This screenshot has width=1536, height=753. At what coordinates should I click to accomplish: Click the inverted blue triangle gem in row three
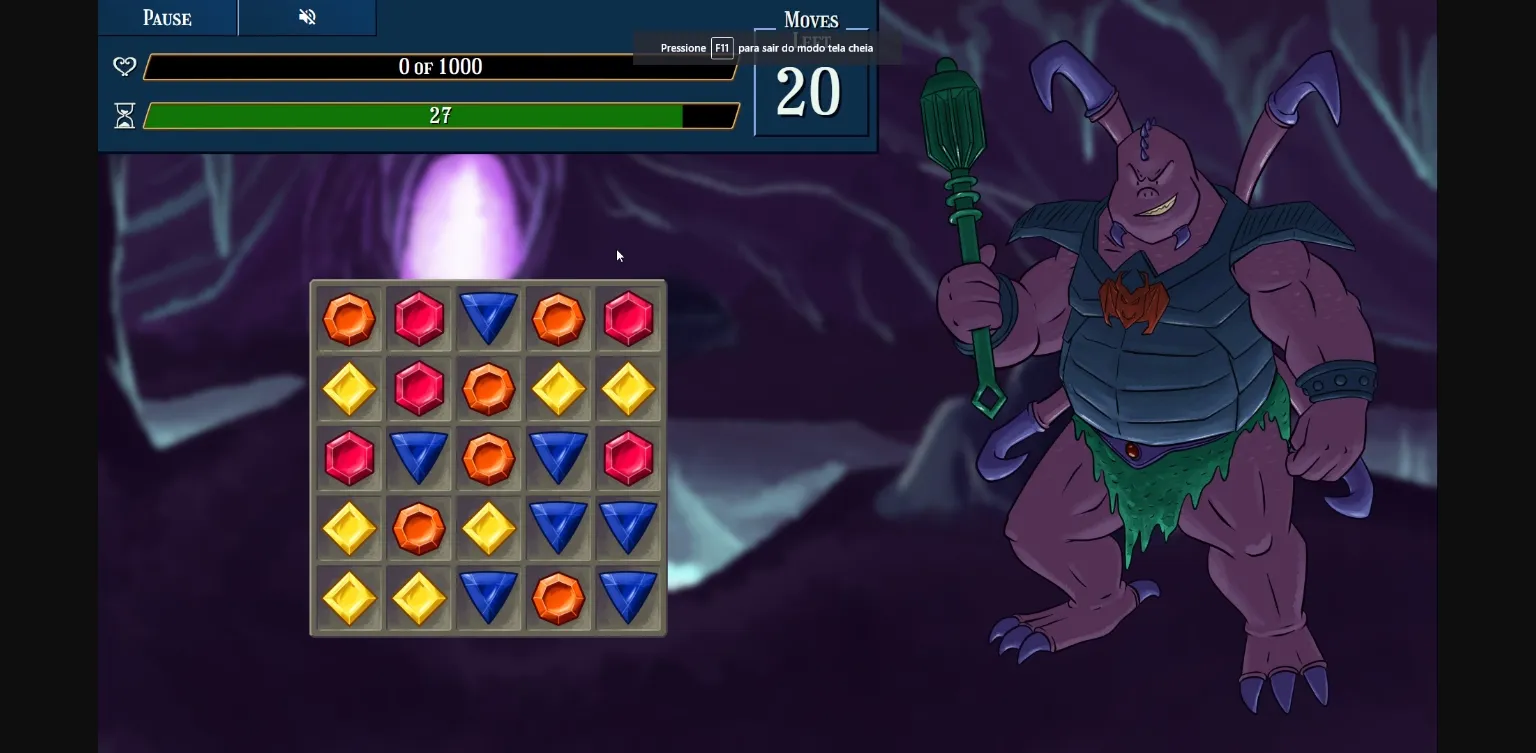[x=419, y=459]
